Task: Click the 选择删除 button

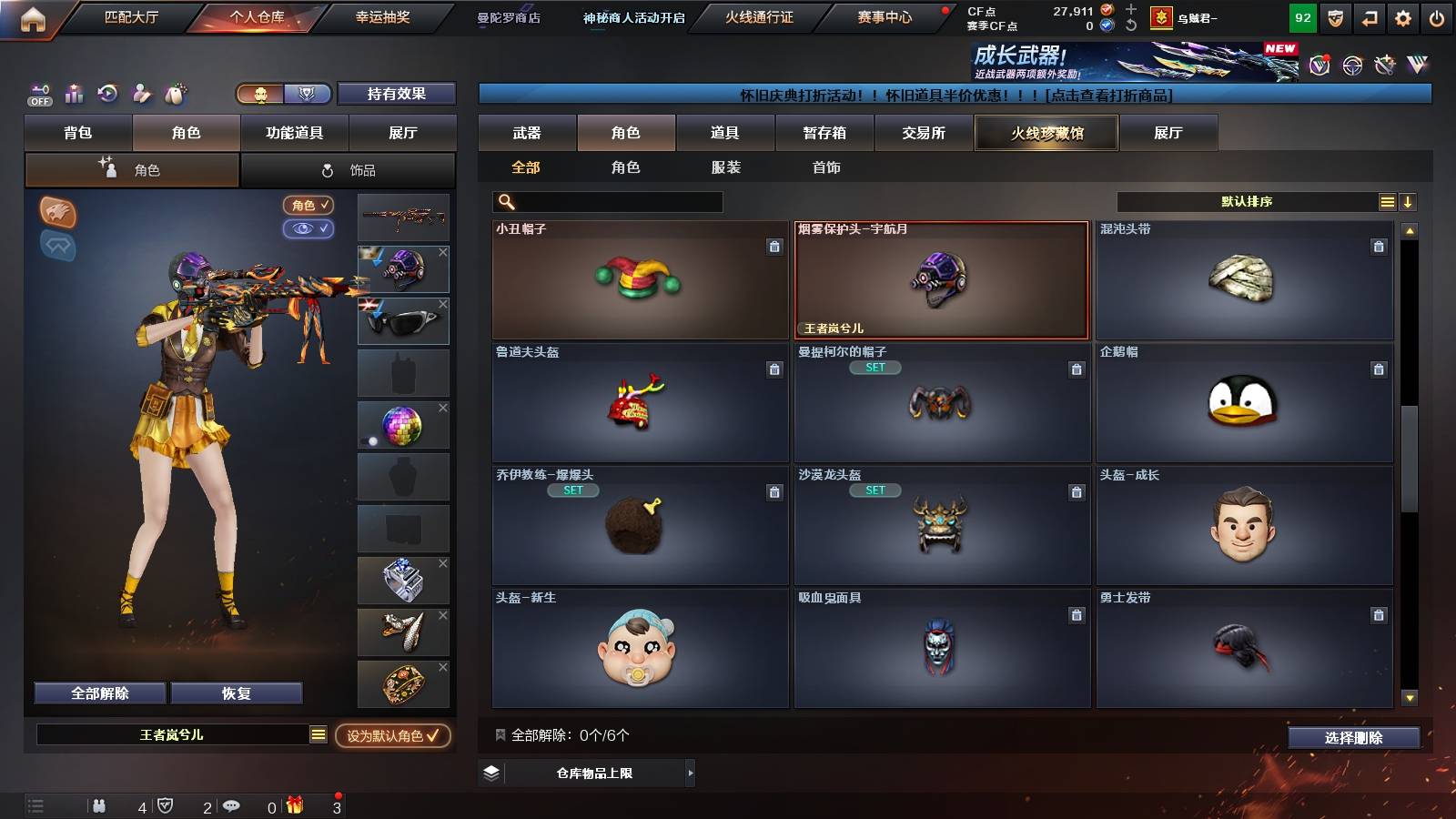Action: (x=1353, y=737)
